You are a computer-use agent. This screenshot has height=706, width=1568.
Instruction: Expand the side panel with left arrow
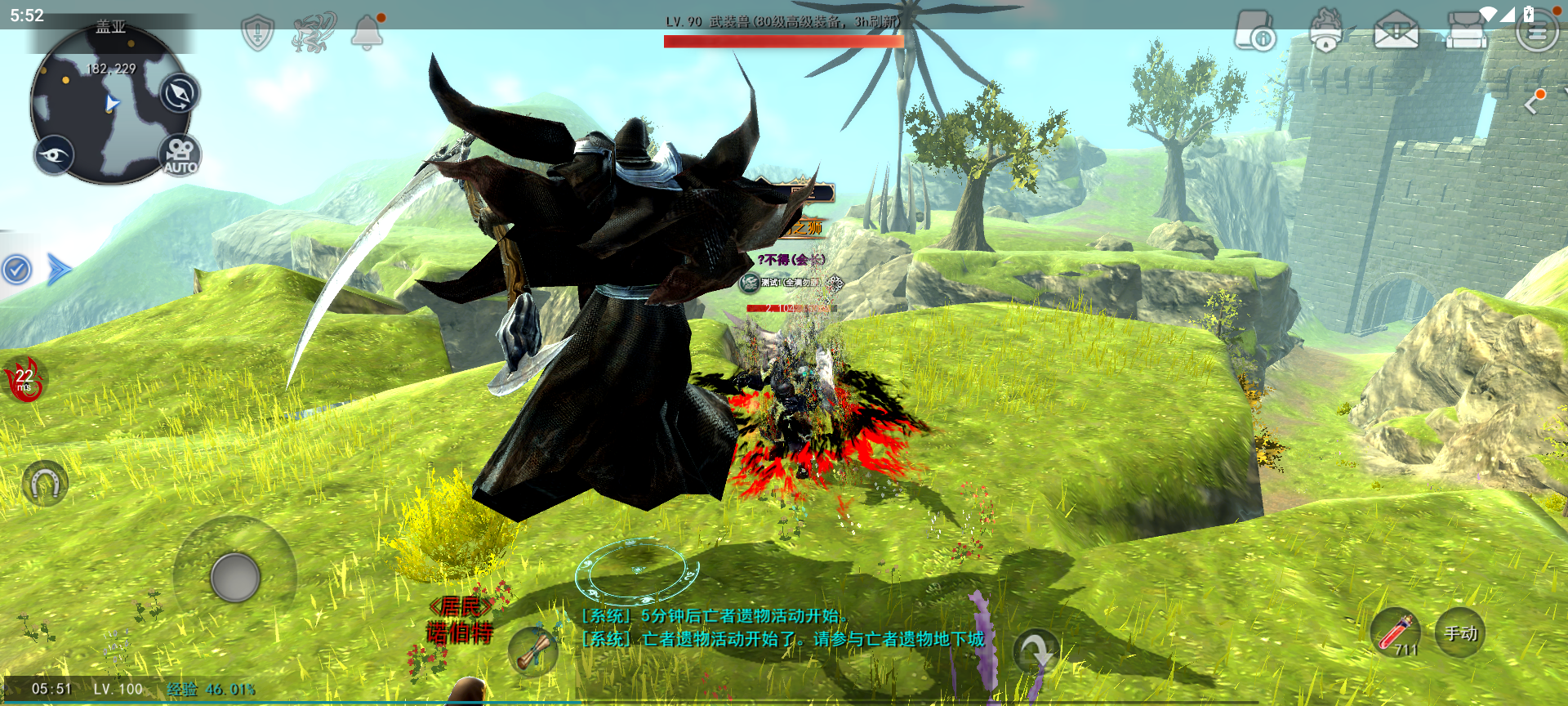(x=1533, y=105)
